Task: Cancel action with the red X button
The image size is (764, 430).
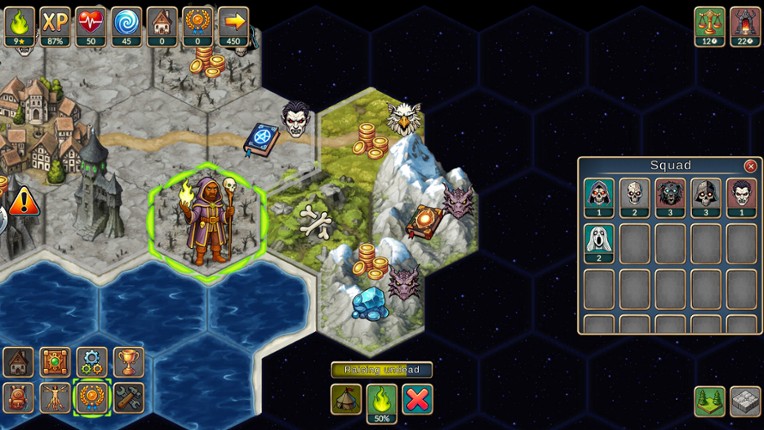Action: click(417, 399)
